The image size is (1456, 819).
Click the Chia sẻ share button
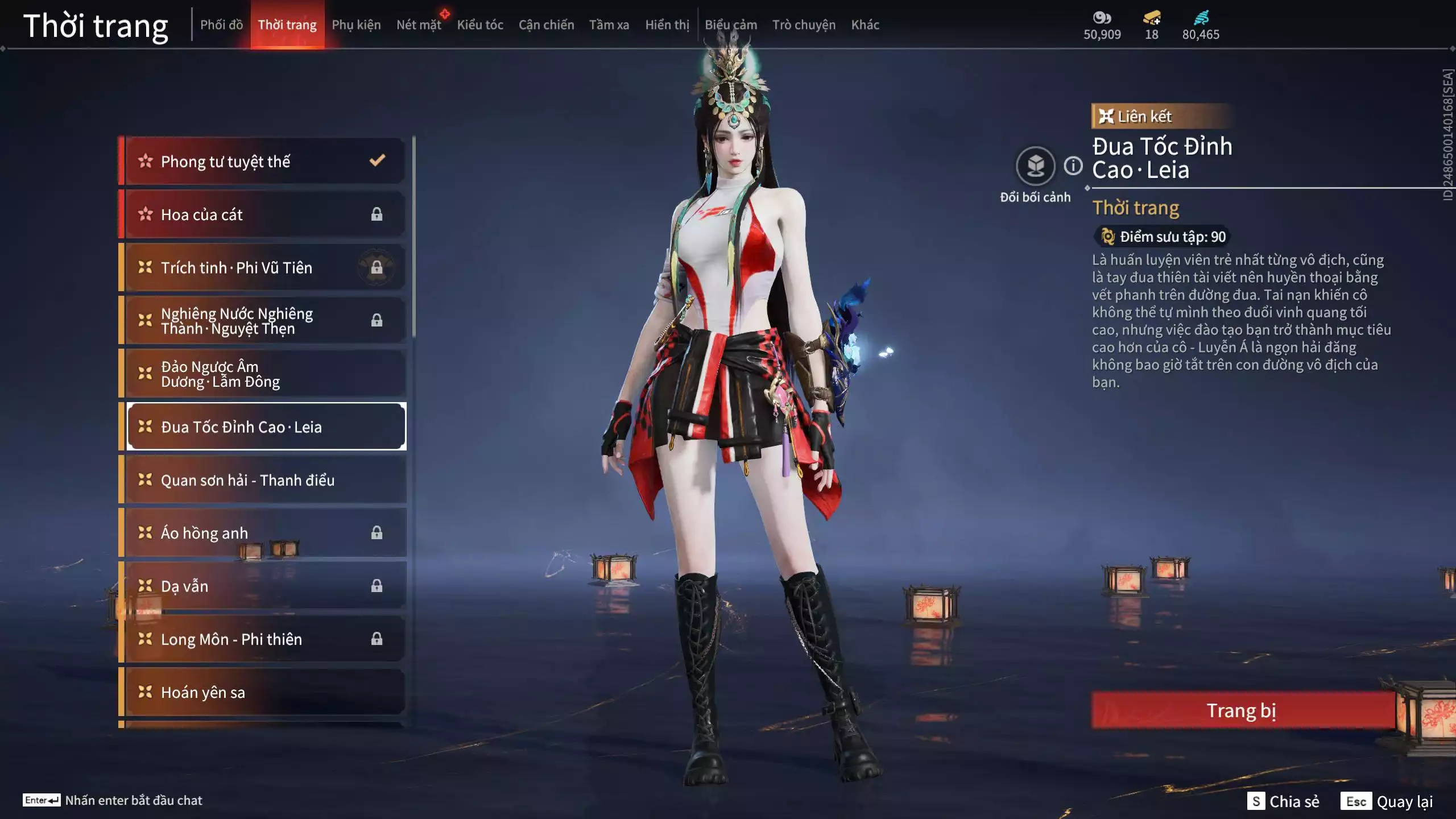click(x=1283, y=801)
